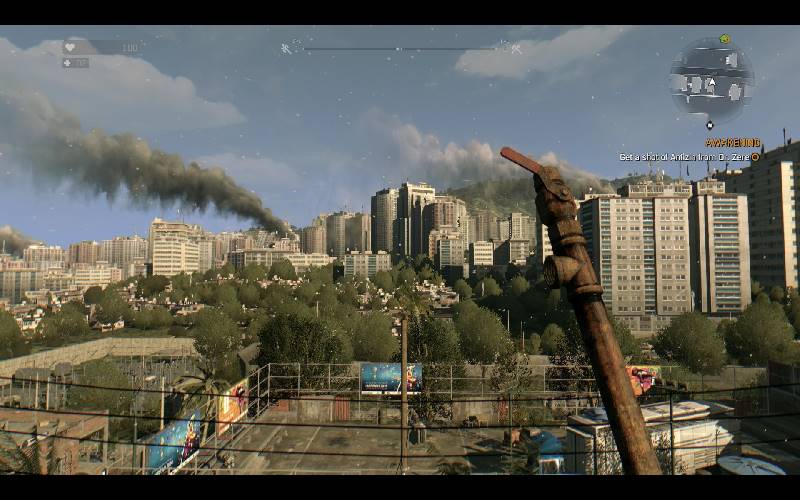This screenshot has height=500, width=800.
Task: Select the white marker below the minimap
Action: (x=710, y=126)
